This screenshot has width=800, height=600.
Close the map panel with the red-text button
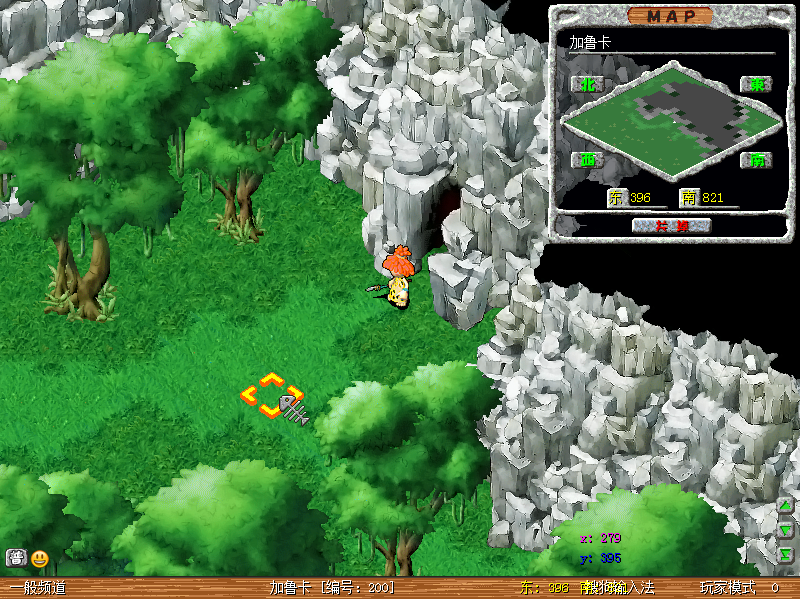point(671,225)
